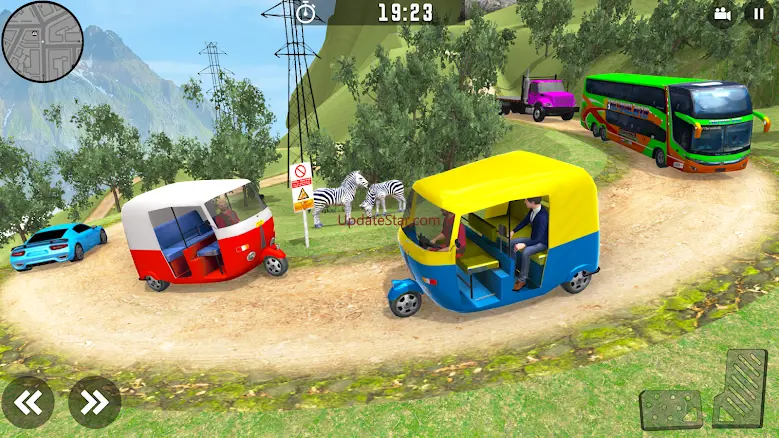Click the circular minimap
Screen dimensions: 779x438
click(42, 41)
